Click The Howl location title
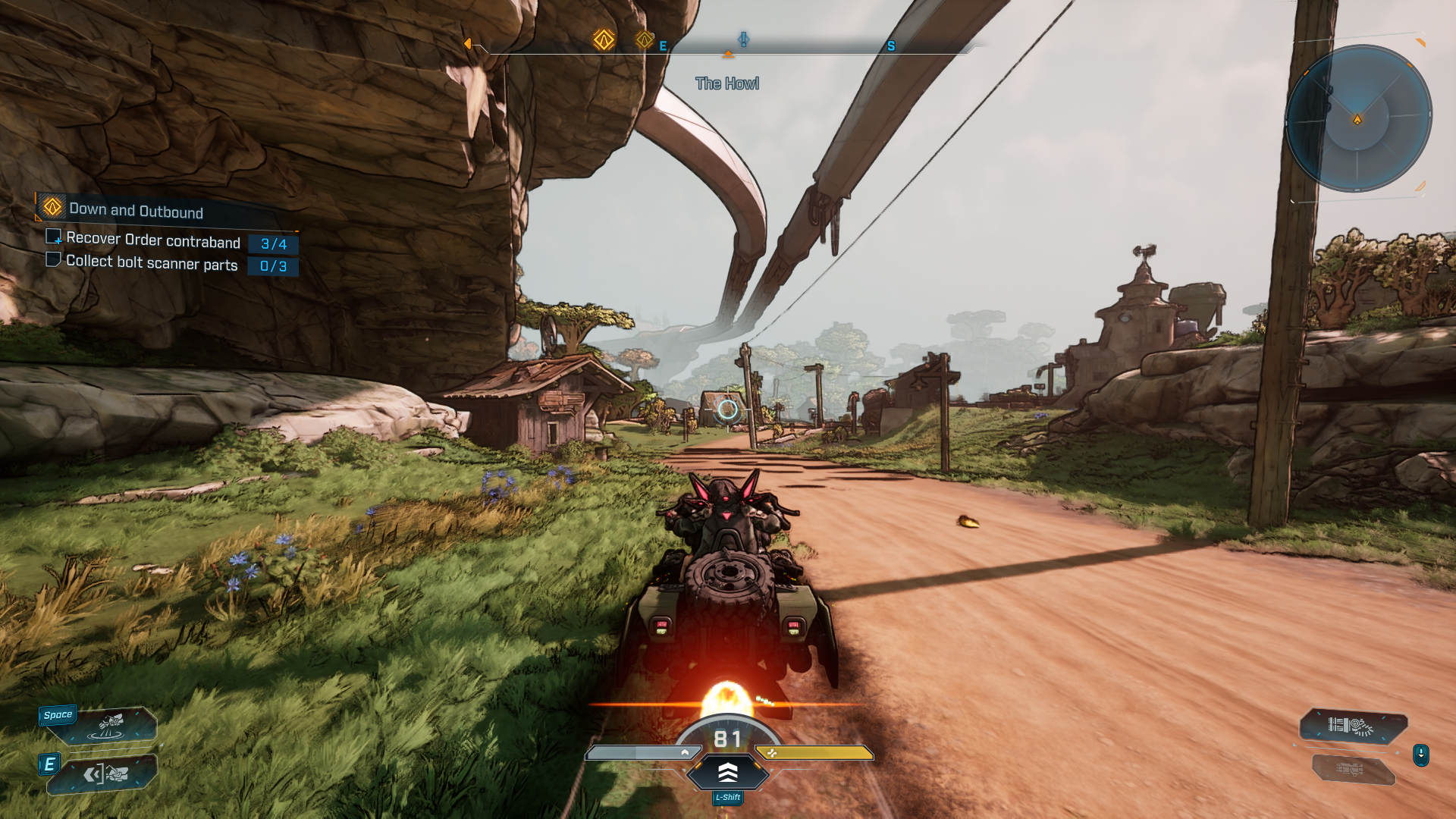This screenshot has width=1456, height=819. [728, 83]
